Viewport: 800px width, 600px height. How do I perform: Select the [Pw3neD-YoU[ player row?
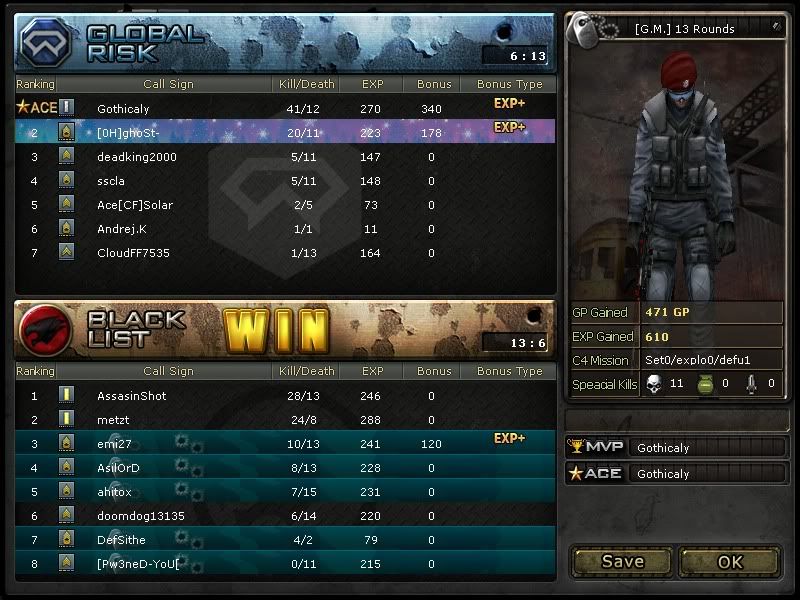[285, 565]
